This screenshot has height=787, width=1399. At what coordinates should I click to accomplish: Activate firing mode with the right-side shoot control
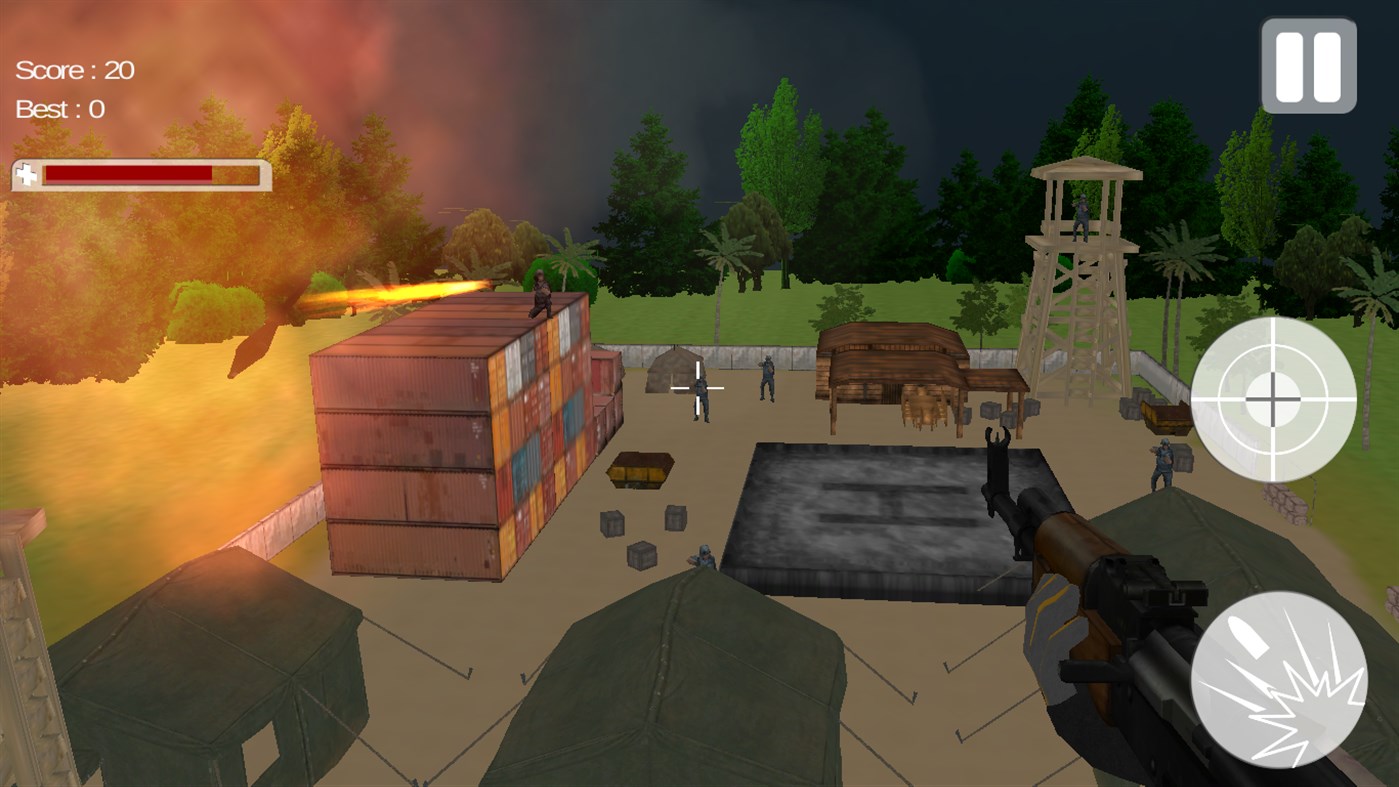click(x=1277, y=680)
